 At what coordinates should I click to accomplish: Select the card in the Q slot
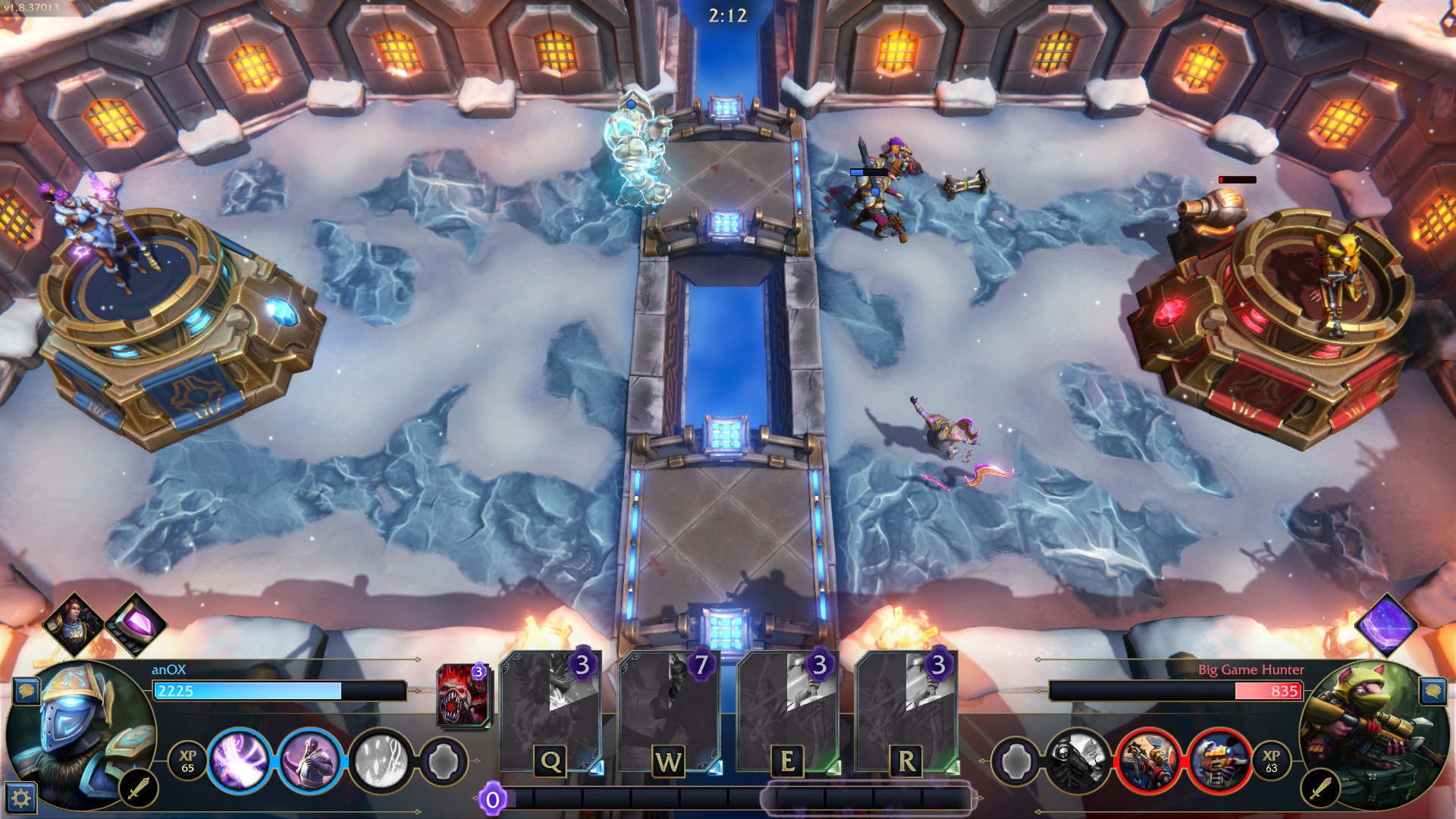click(x=551, y=713)
